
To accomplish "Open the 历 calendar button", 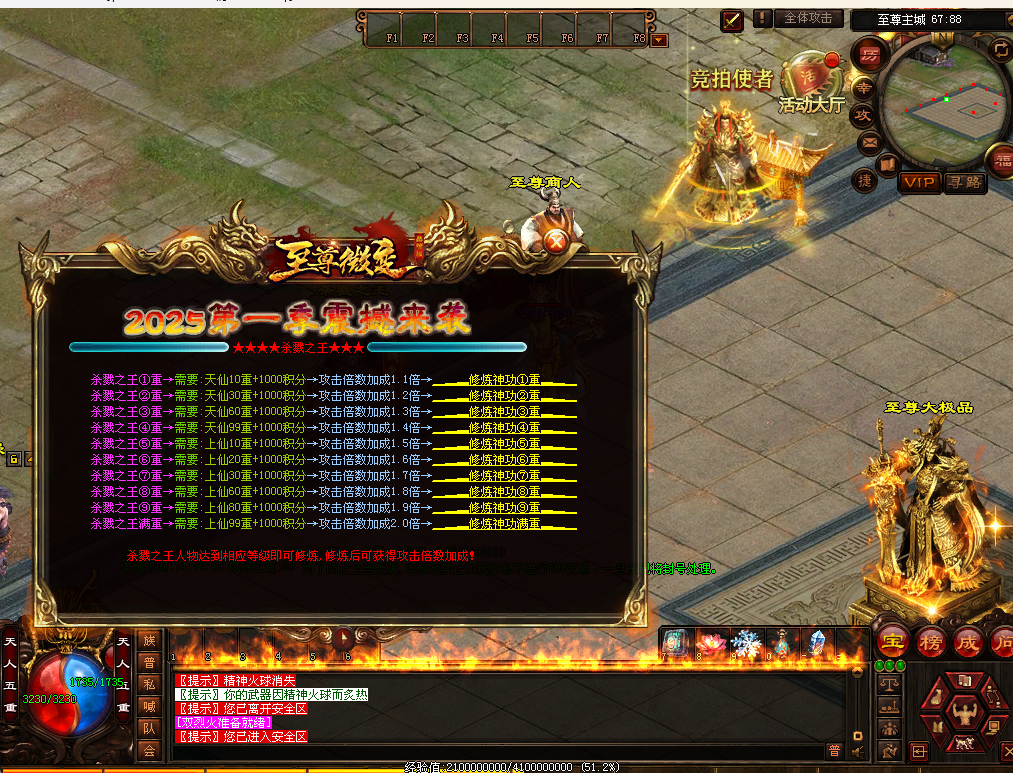I will [x=869, y=54].
